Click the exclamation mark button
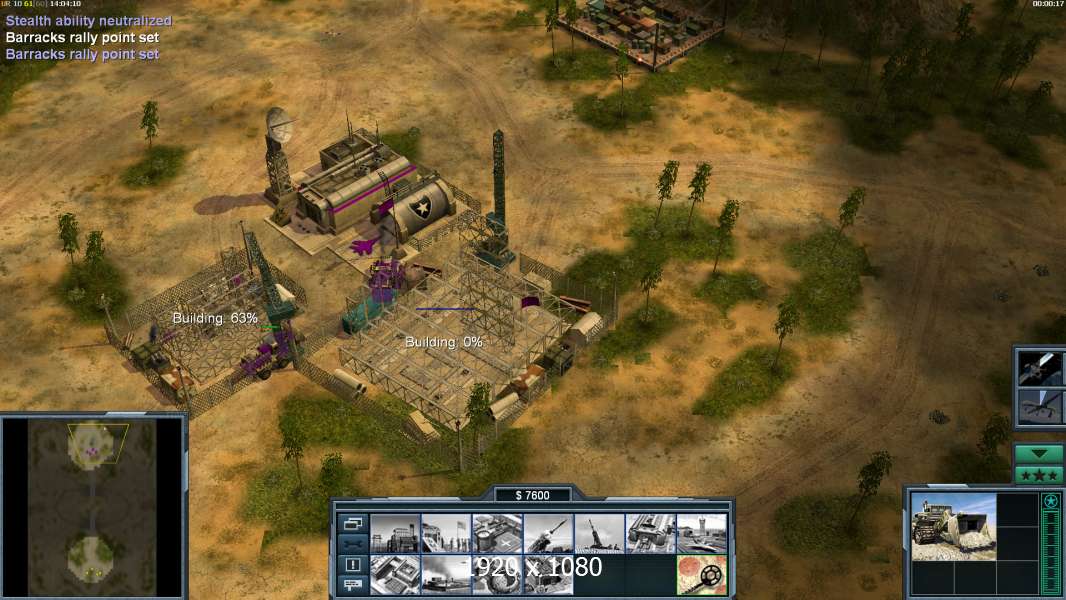Screen dimensions: 1066x600 [353, 565]
